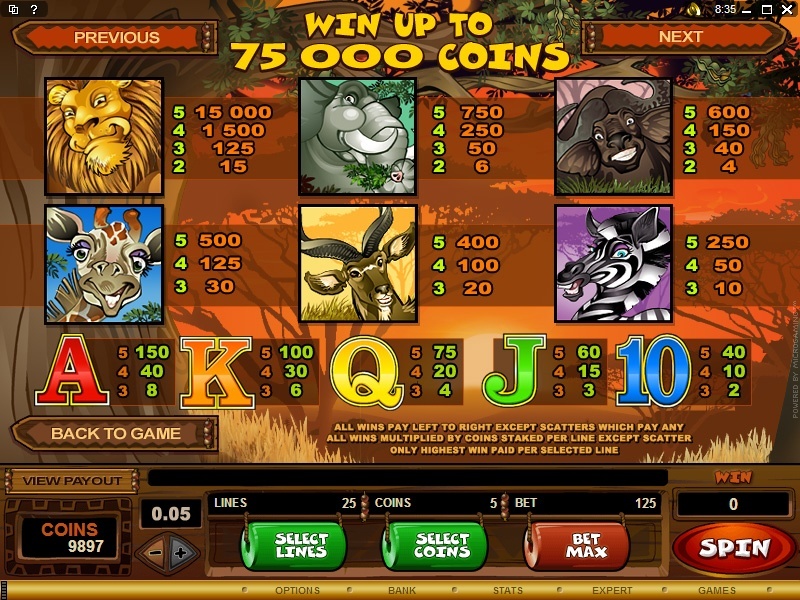Return with the Back to Game button
800x600 pixels.
(115, 434)
